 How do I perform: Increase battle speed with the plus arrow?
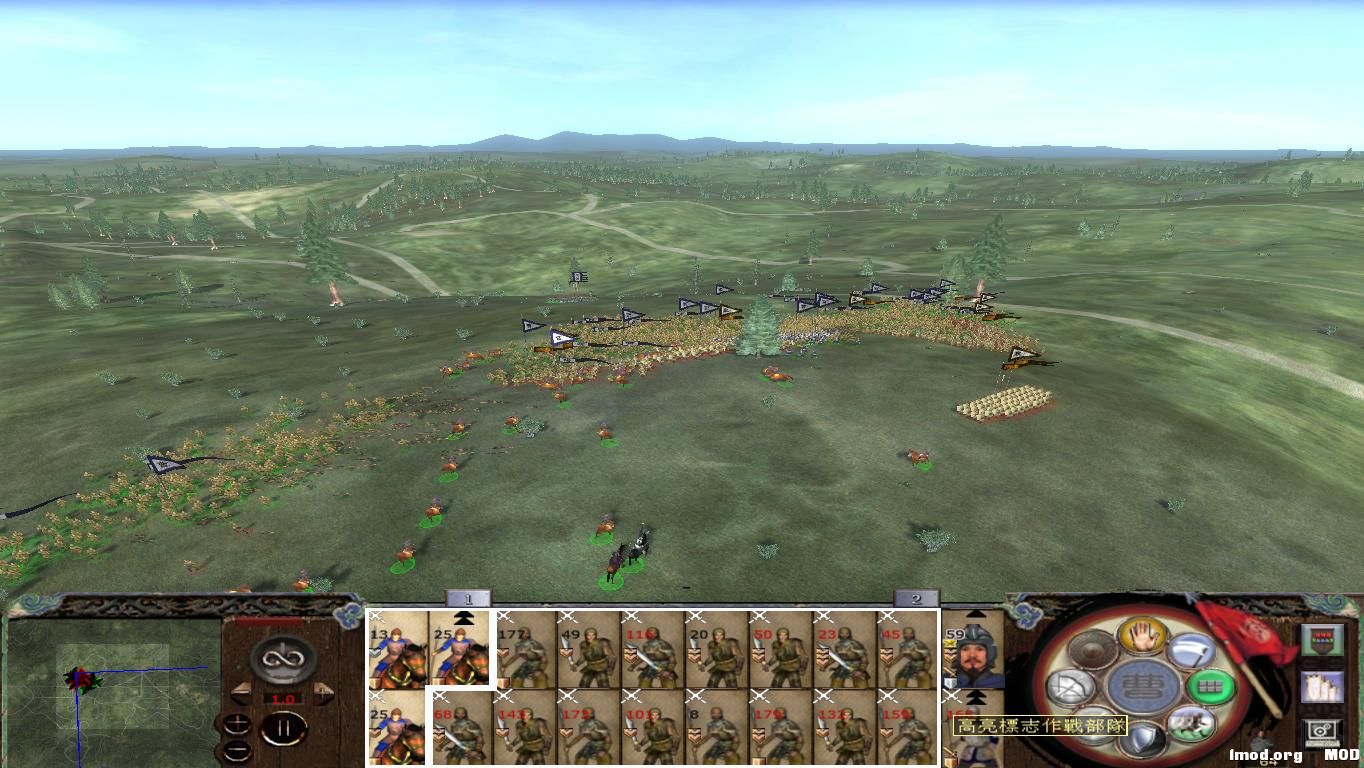pos(322,692)
